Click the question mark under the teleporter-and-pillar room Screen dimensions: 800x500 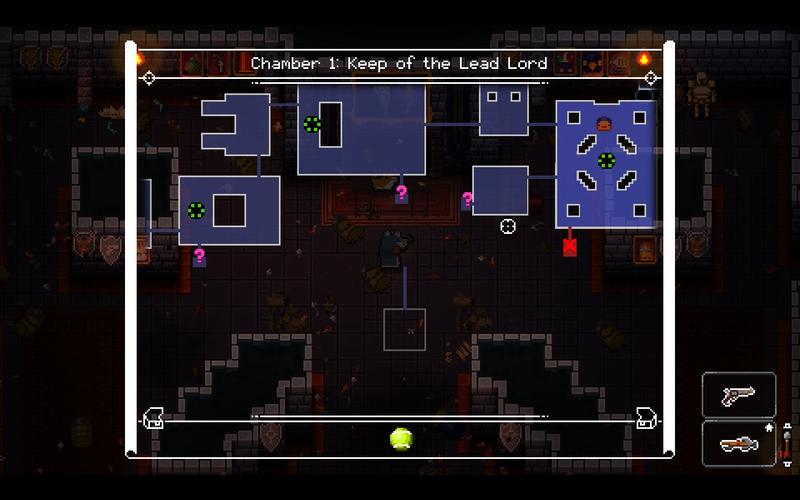coord(402,192)
